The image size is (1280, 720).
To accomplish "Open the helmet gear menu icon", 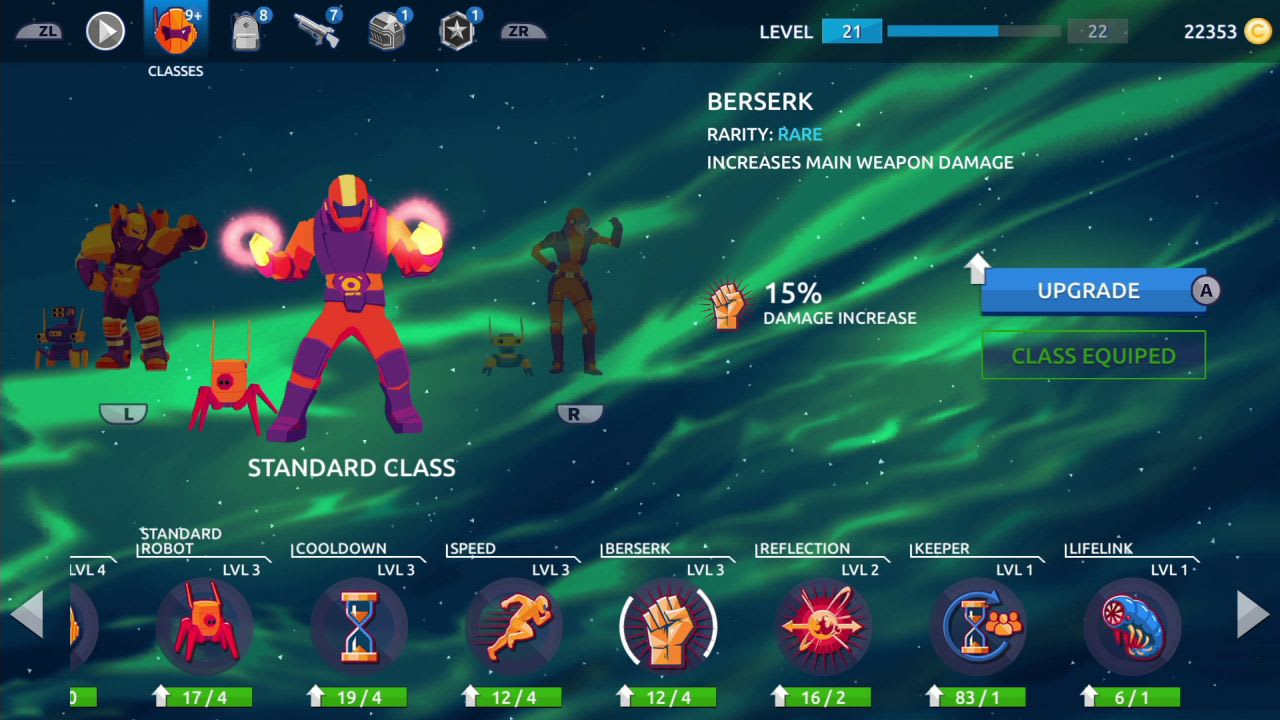I will [x=385, y=30].
